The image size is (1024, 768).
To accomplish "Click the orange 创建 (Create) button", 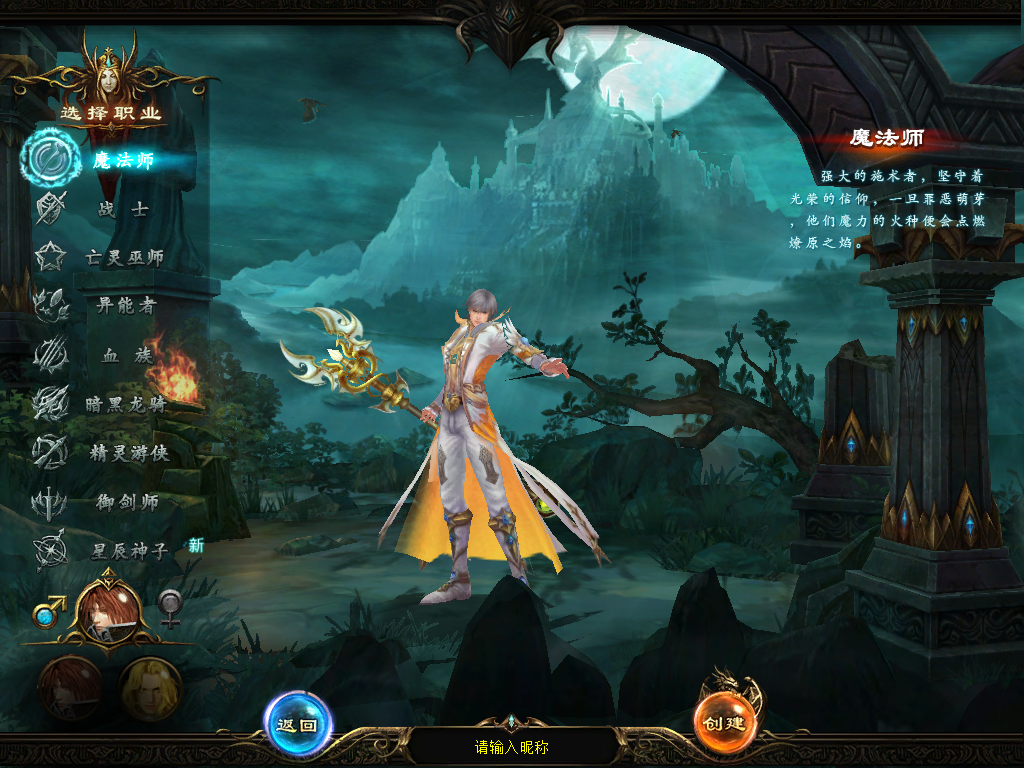I will pyautogui.click(x=724, y=724).
